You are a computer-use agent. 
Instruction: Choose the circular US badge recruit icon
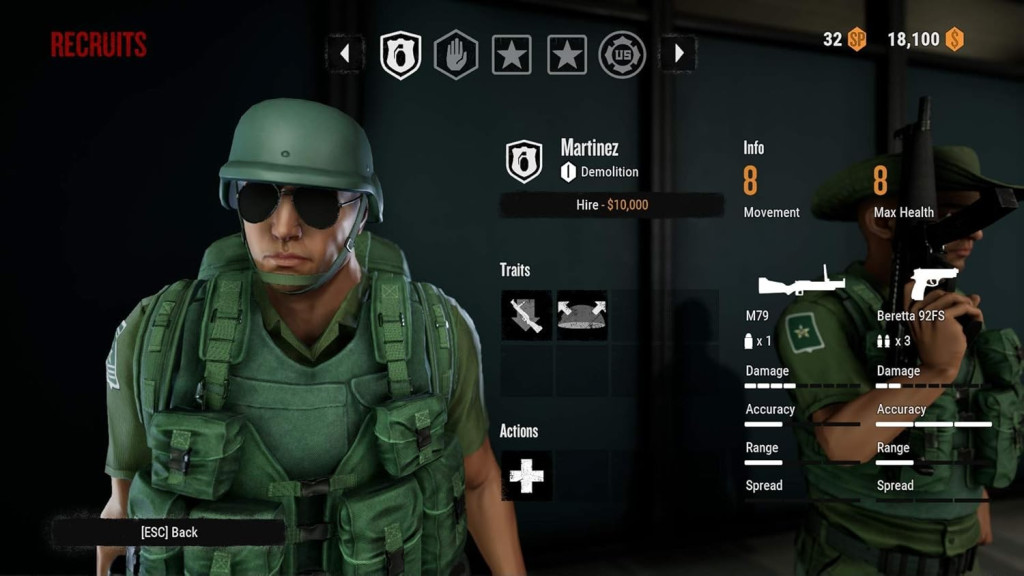tap(622, 54)
